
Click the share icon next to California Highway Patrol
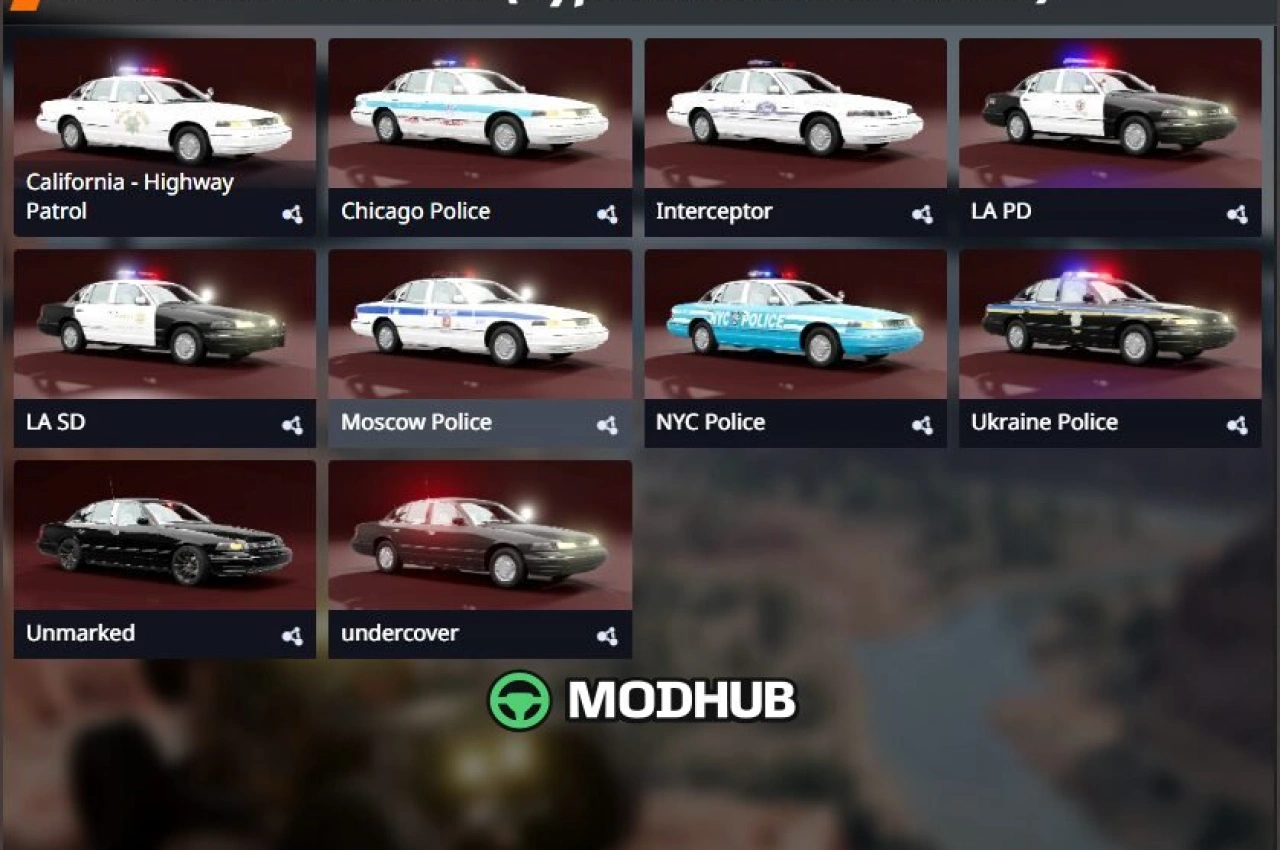(293, 214)
